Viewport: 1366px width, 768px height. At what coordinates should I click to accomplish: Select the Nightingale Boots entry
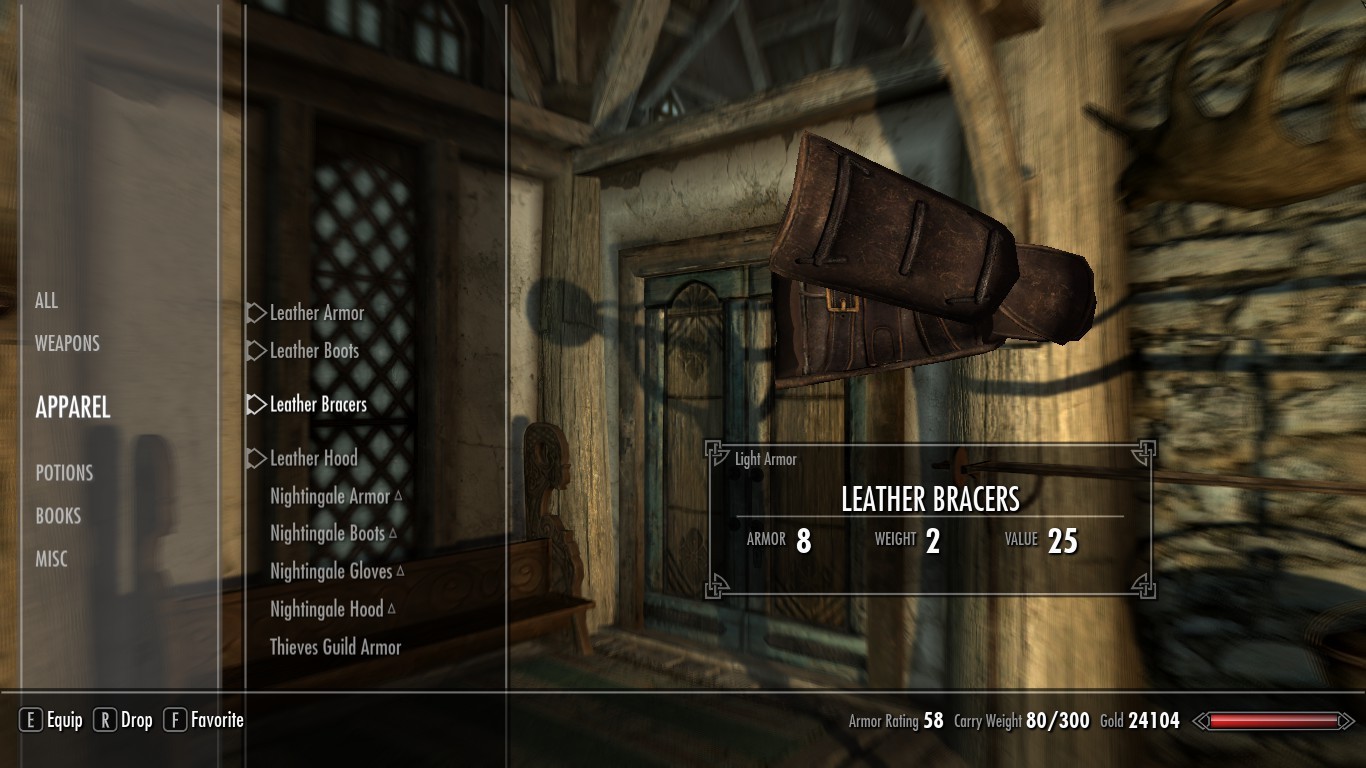[327, 534]
